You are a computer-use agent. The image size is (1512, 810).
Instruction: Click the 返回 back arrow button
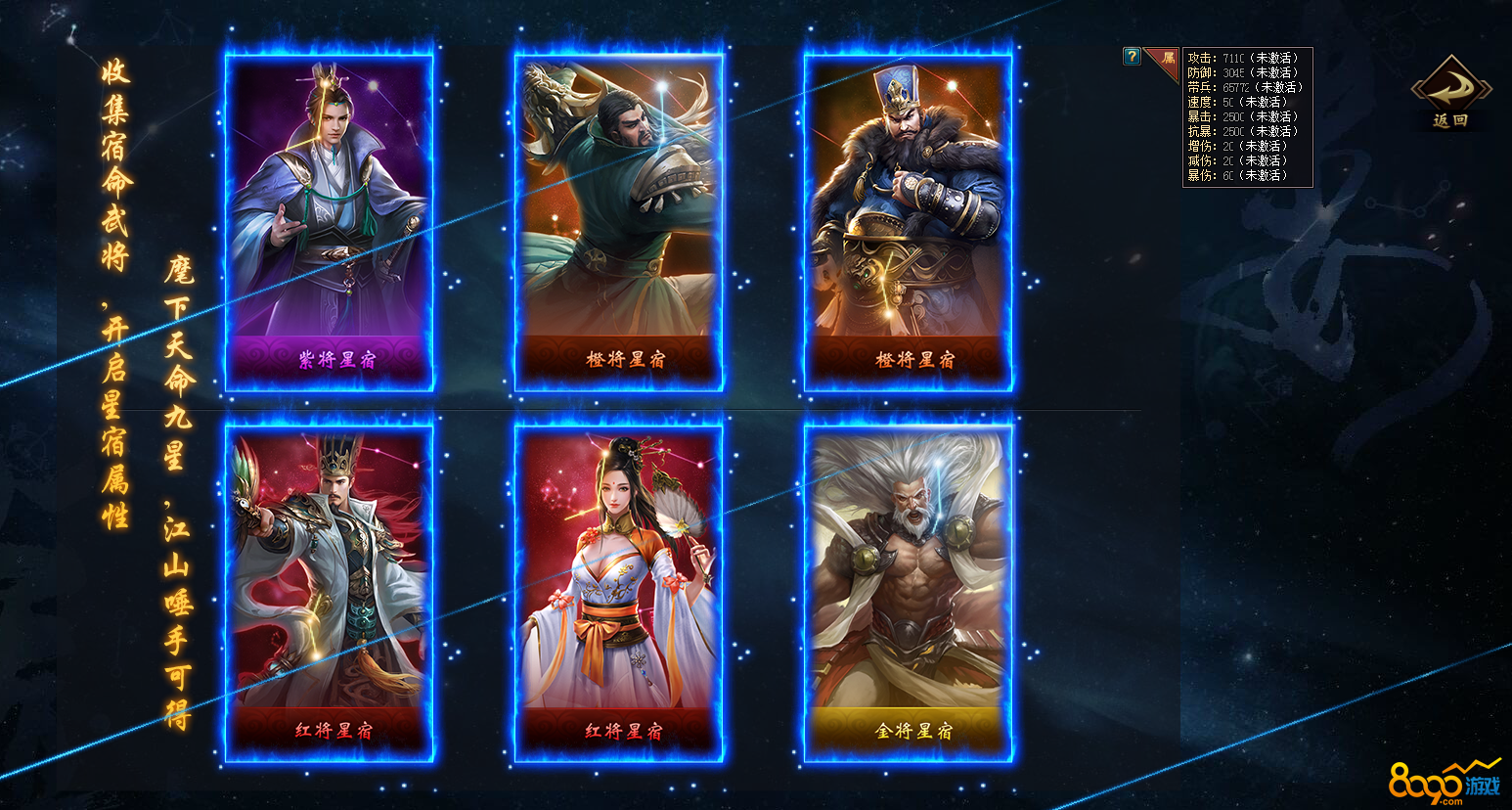1451,92
